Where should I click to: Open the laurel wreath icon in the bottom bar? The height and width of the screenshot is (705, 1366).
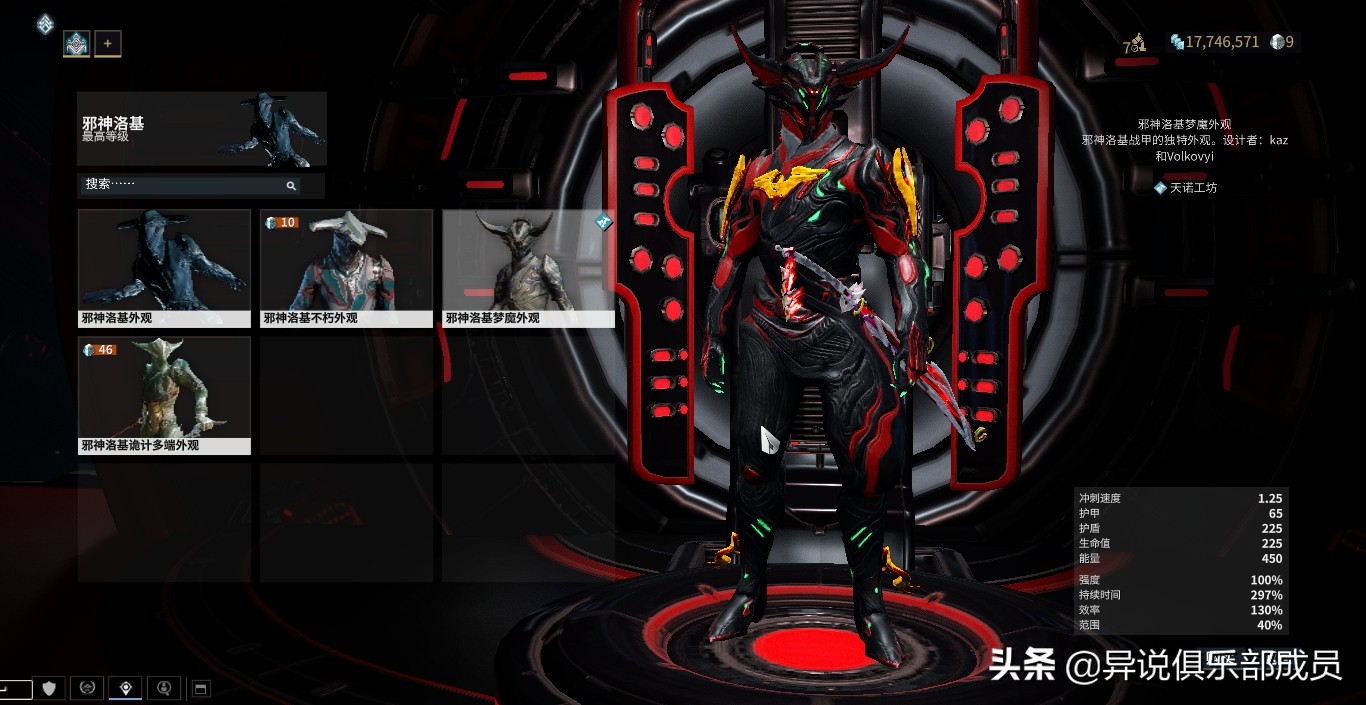[x=87, y=688]
